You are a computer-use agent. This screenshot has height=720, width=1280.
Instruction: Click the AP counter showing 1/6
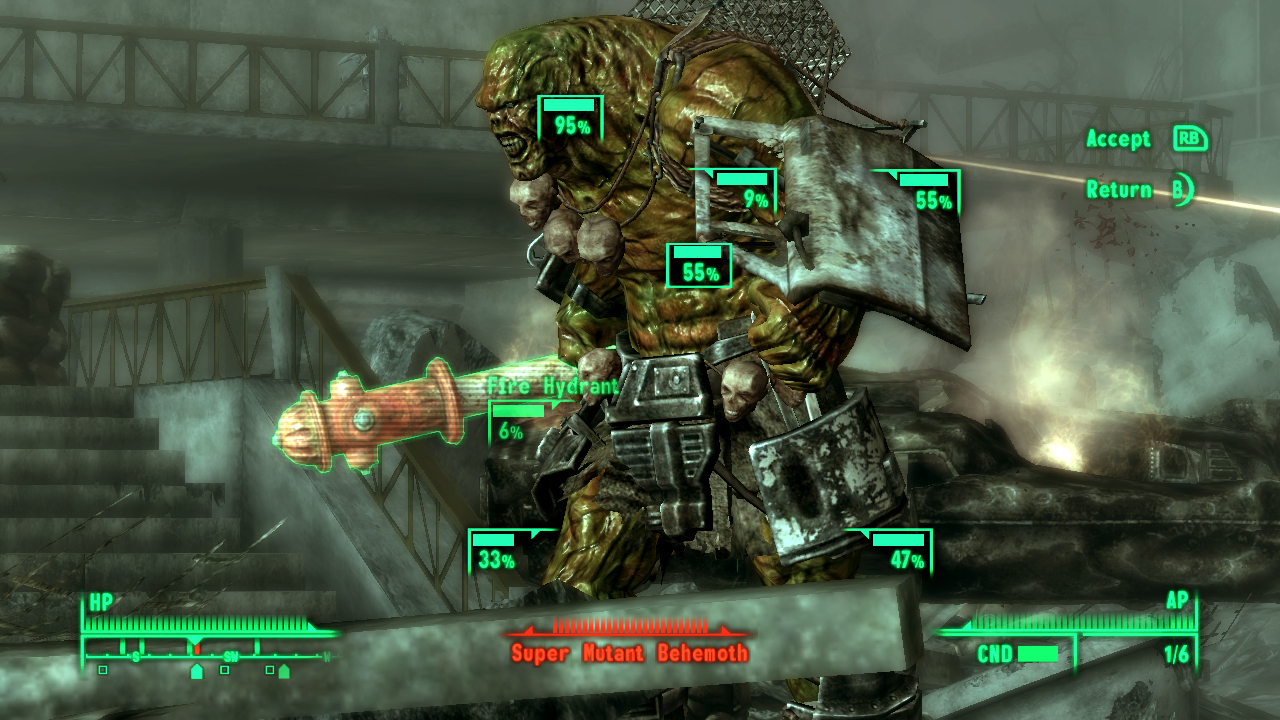(x=1179, y=654)
